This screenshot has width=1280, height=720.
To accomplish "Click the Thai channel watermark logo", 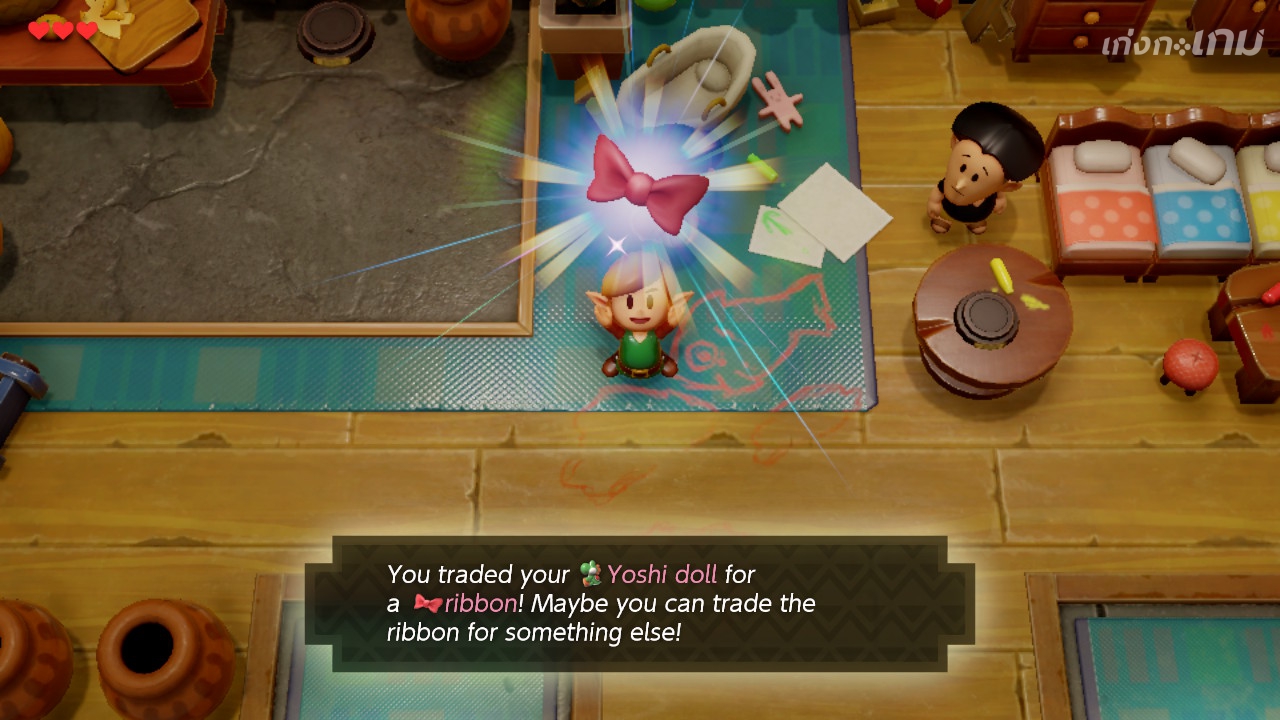I will coord(1181,42).
